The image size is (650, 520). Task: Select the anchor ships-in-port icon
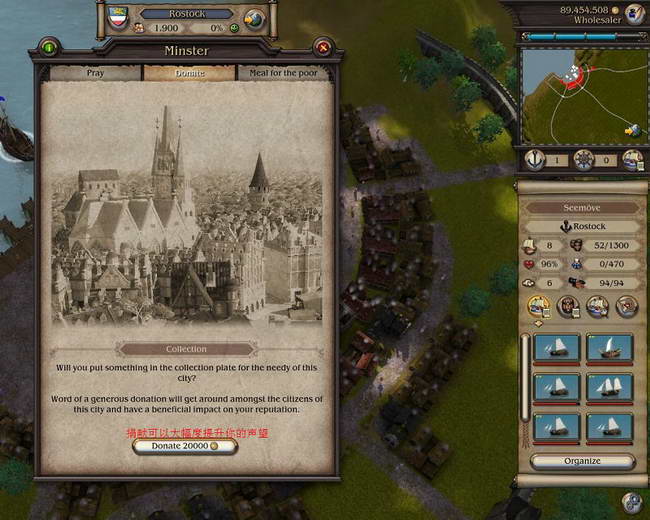coord(535,160)
